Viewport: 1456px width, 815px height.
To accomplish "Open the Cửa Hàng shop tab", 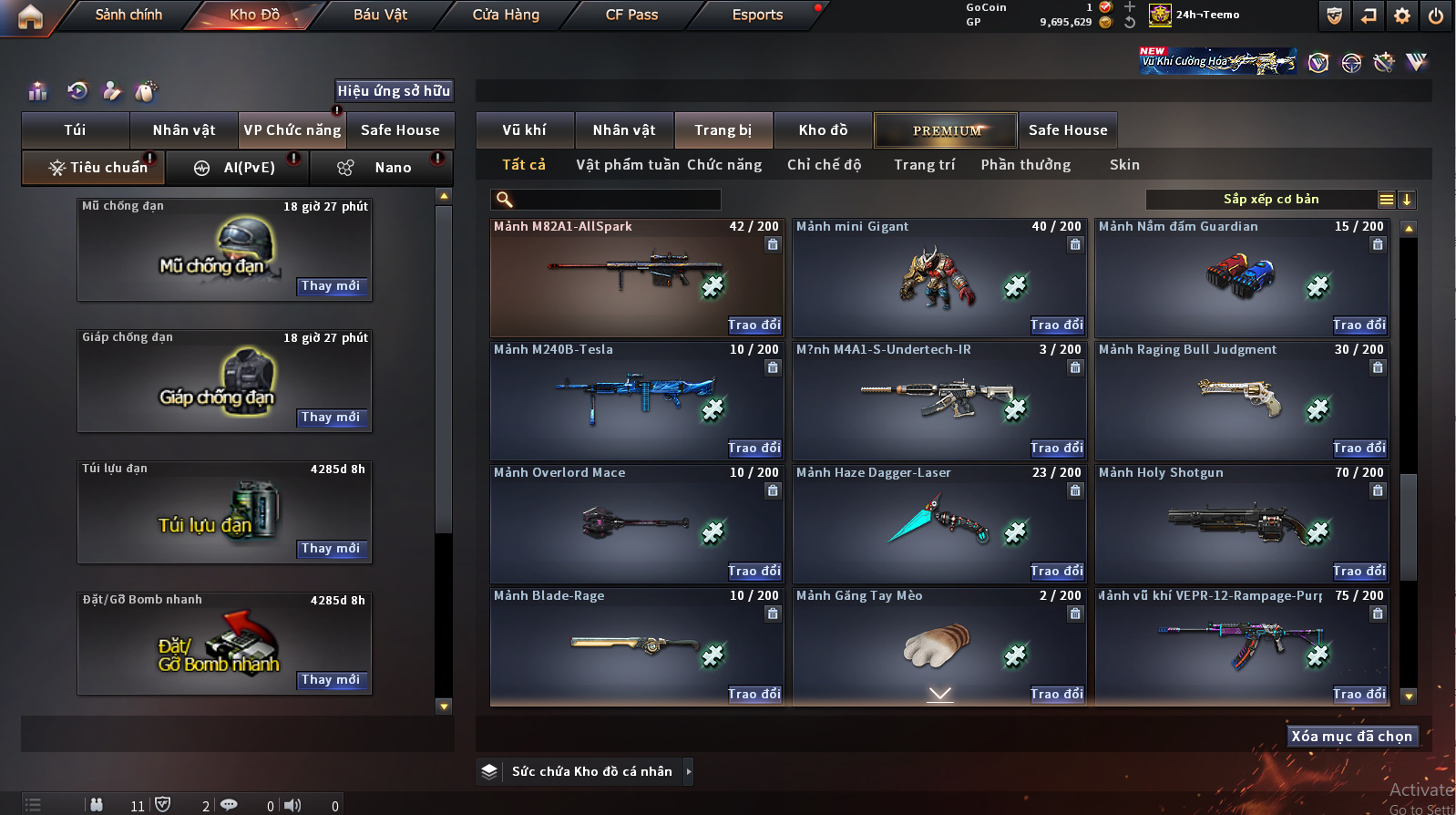I will pyautogui.click(x=506, y=15).
